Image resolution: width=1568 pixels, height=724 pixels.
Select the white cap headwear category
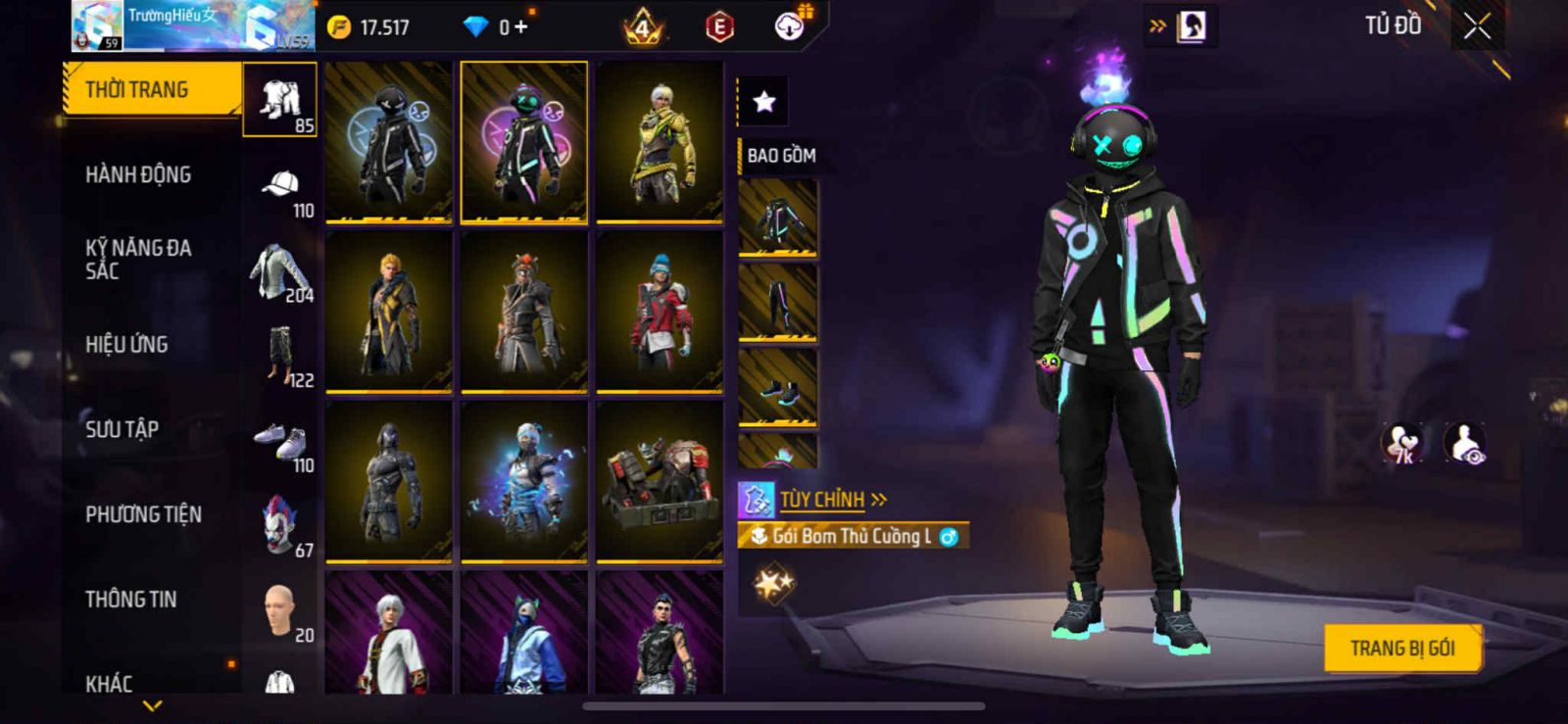pyautogui.click(x=280, y=185)
